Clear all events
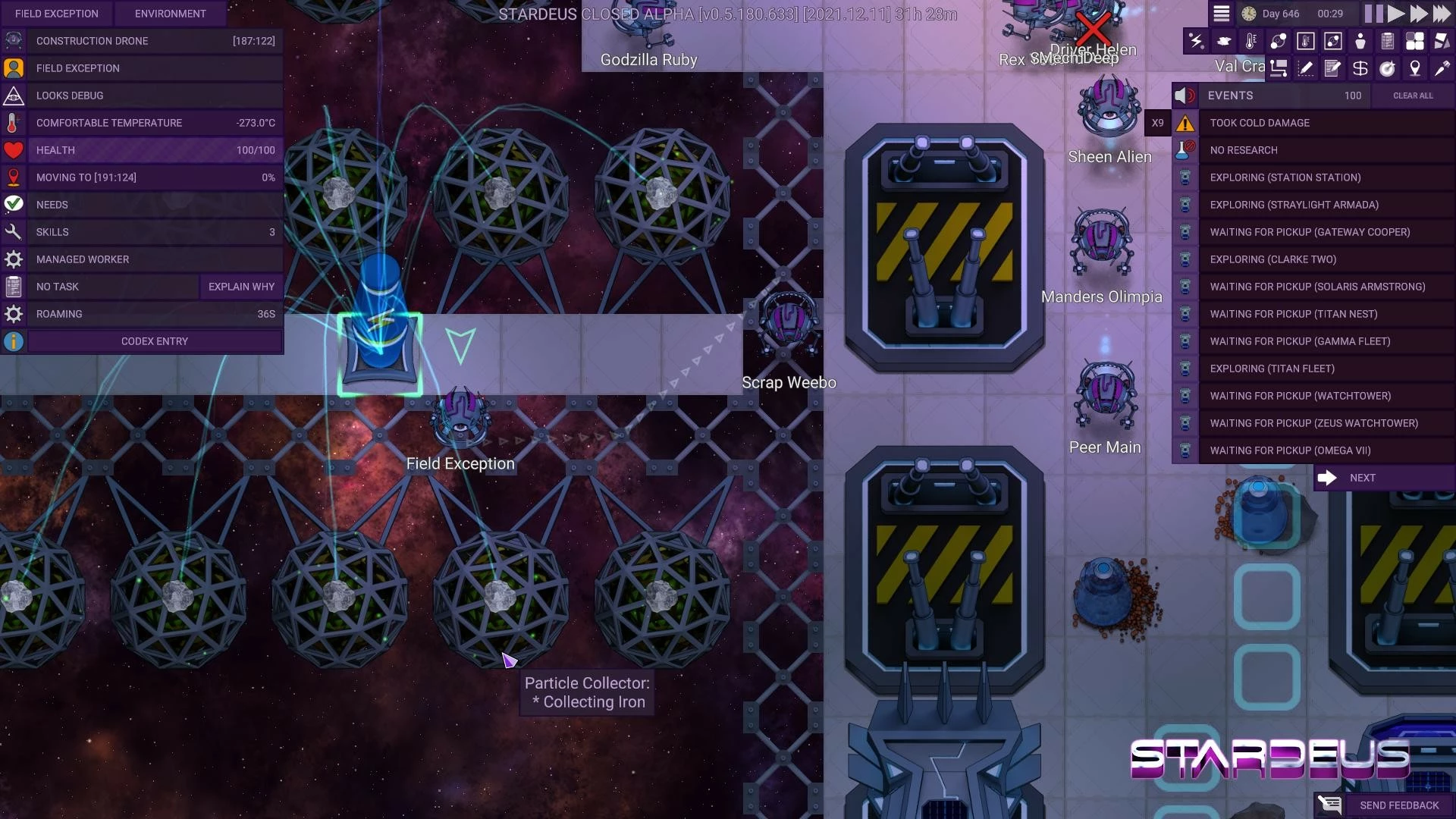 (x=1413, y=96)
